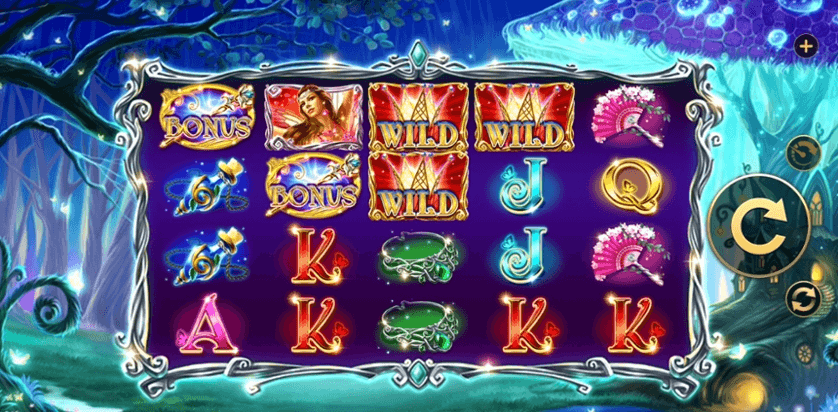
Task: Open the plus menu button
Action: coord(805,45)
